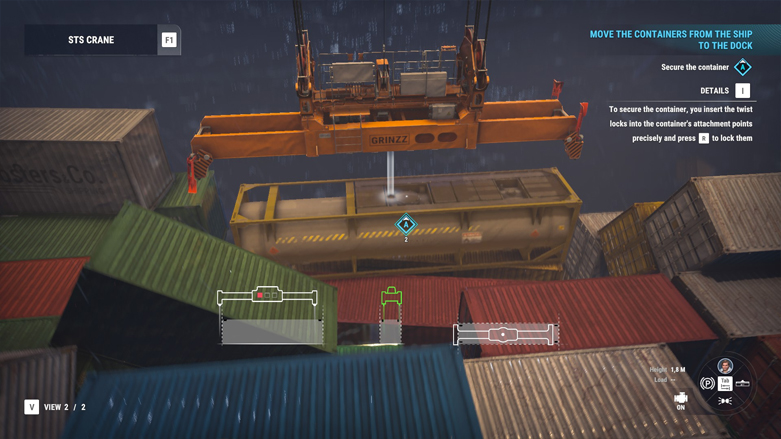Viewport: 781px width, 439px height.
Task: Open the radial menu center Tab button
Action: [725, 384]
